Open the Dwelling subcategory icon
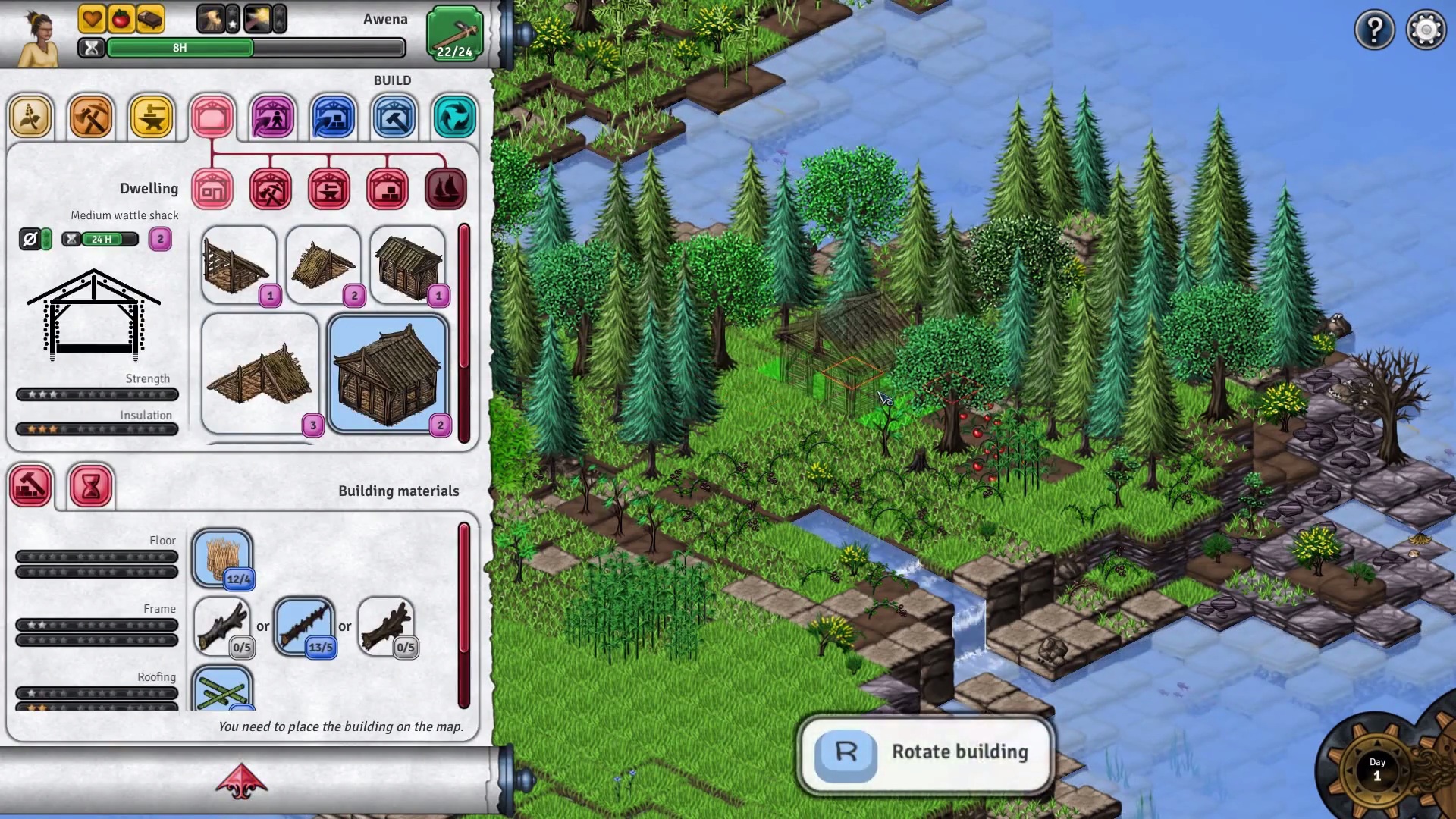Viewport: 1456px width, 819px height. click(x=212, y=190)
